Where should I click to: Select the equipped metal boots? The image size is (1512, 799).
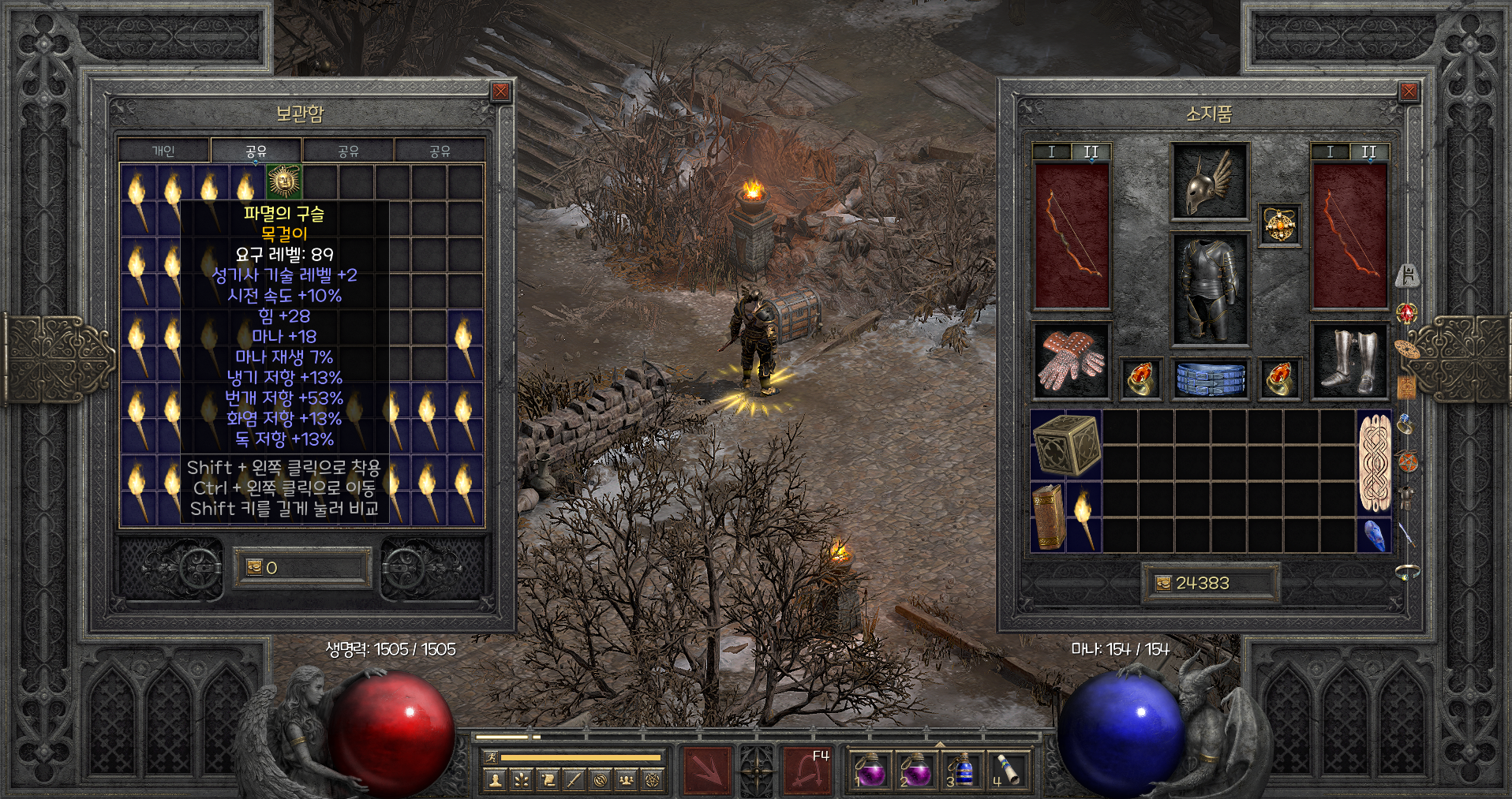[x=1349, y=361]
